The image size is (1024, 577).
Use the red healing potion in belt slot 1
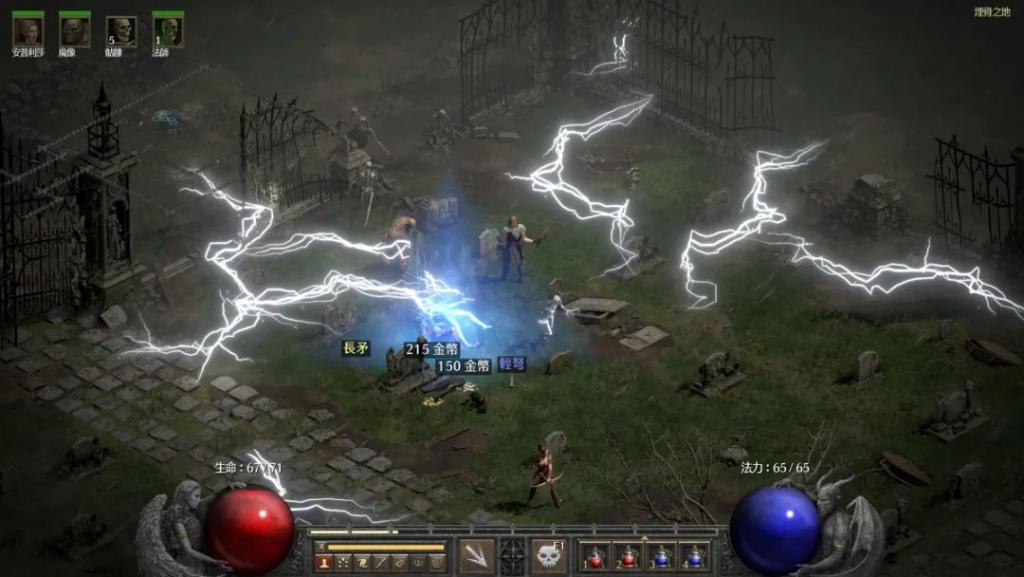[596, 557]
